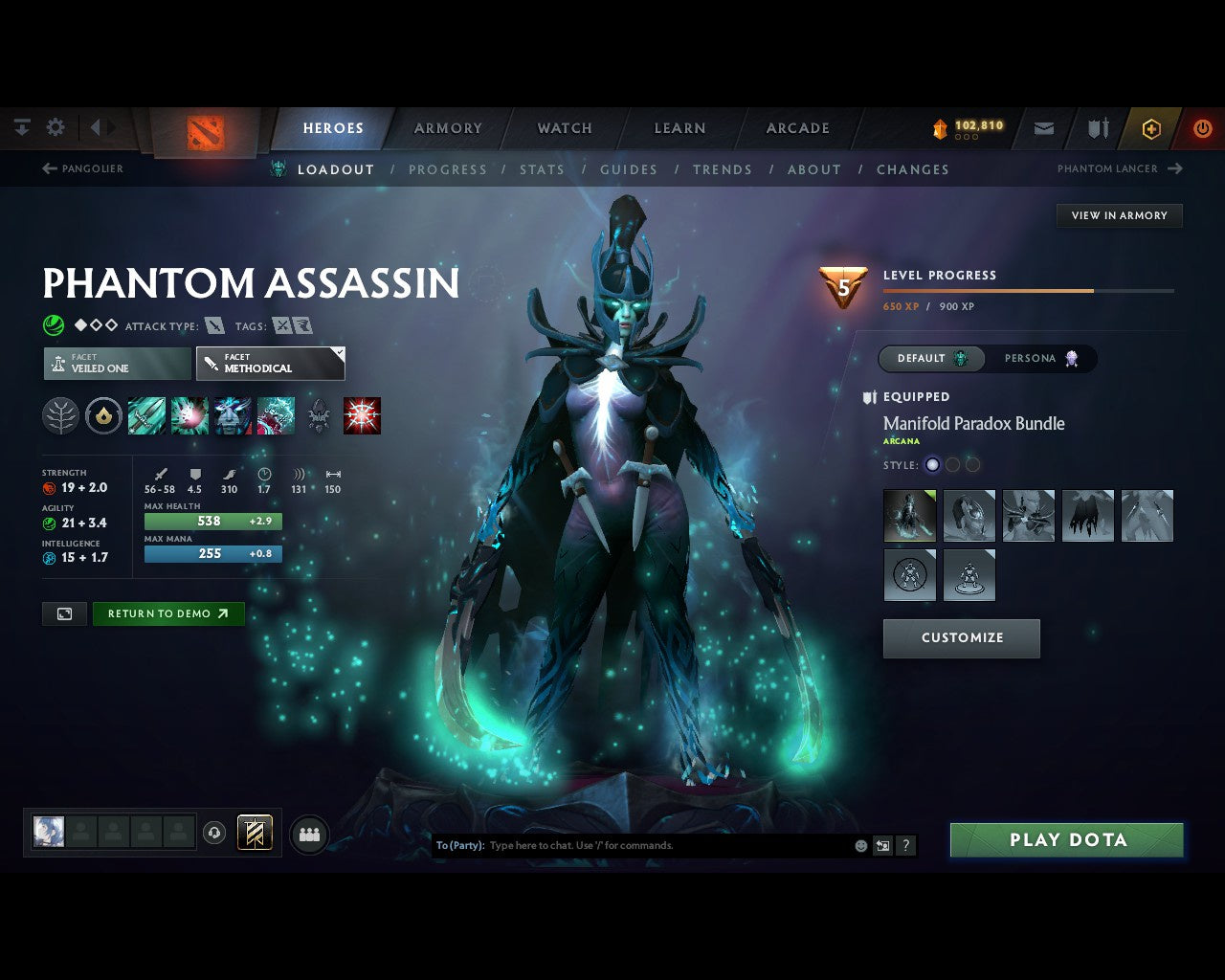The height and width of the screenshot is (980, 1225).
Task: Open the Armory tab
Action: pyautogui.click(x=448, y=128)
